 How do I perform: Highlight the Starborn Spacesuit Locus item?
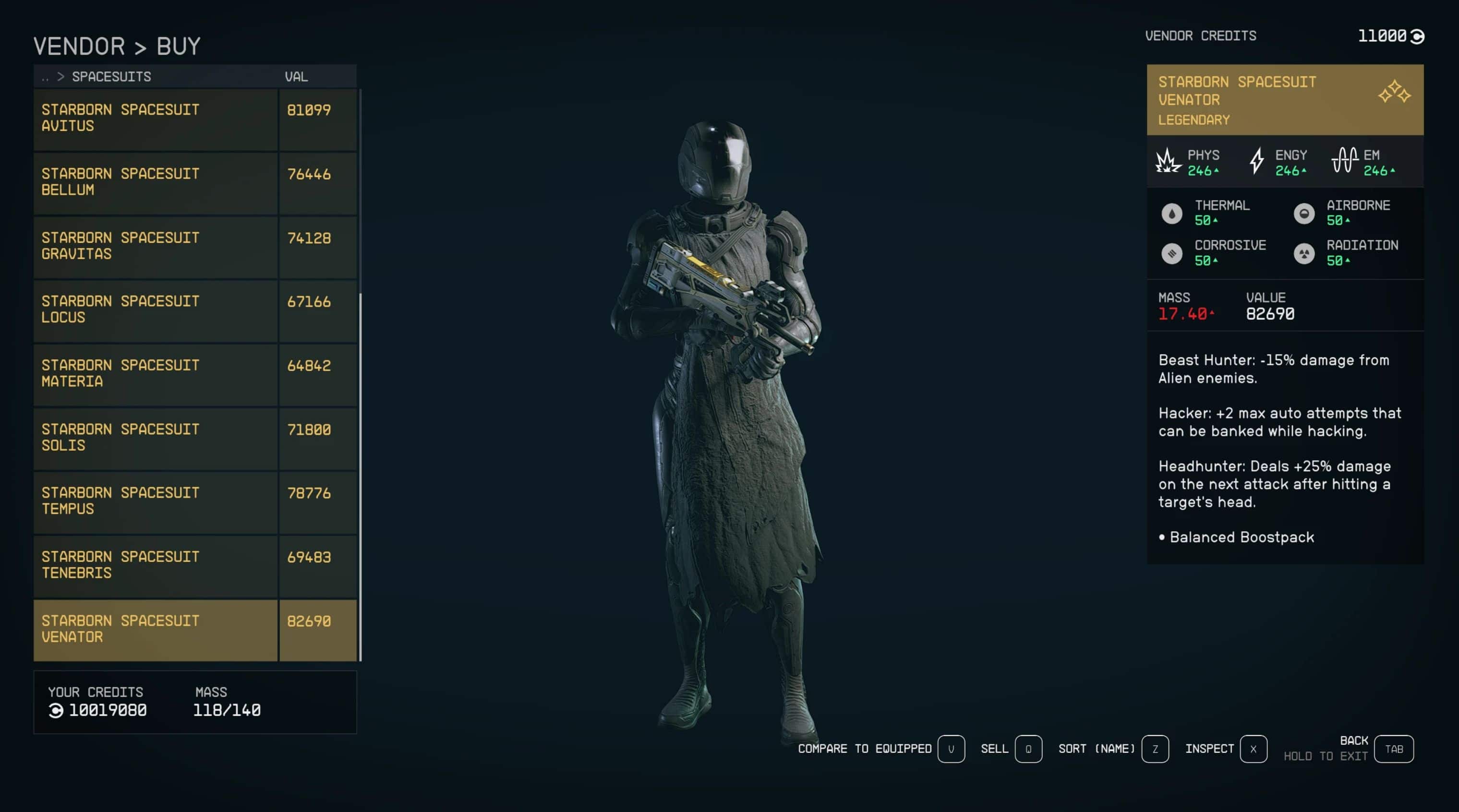pos(156,310)
